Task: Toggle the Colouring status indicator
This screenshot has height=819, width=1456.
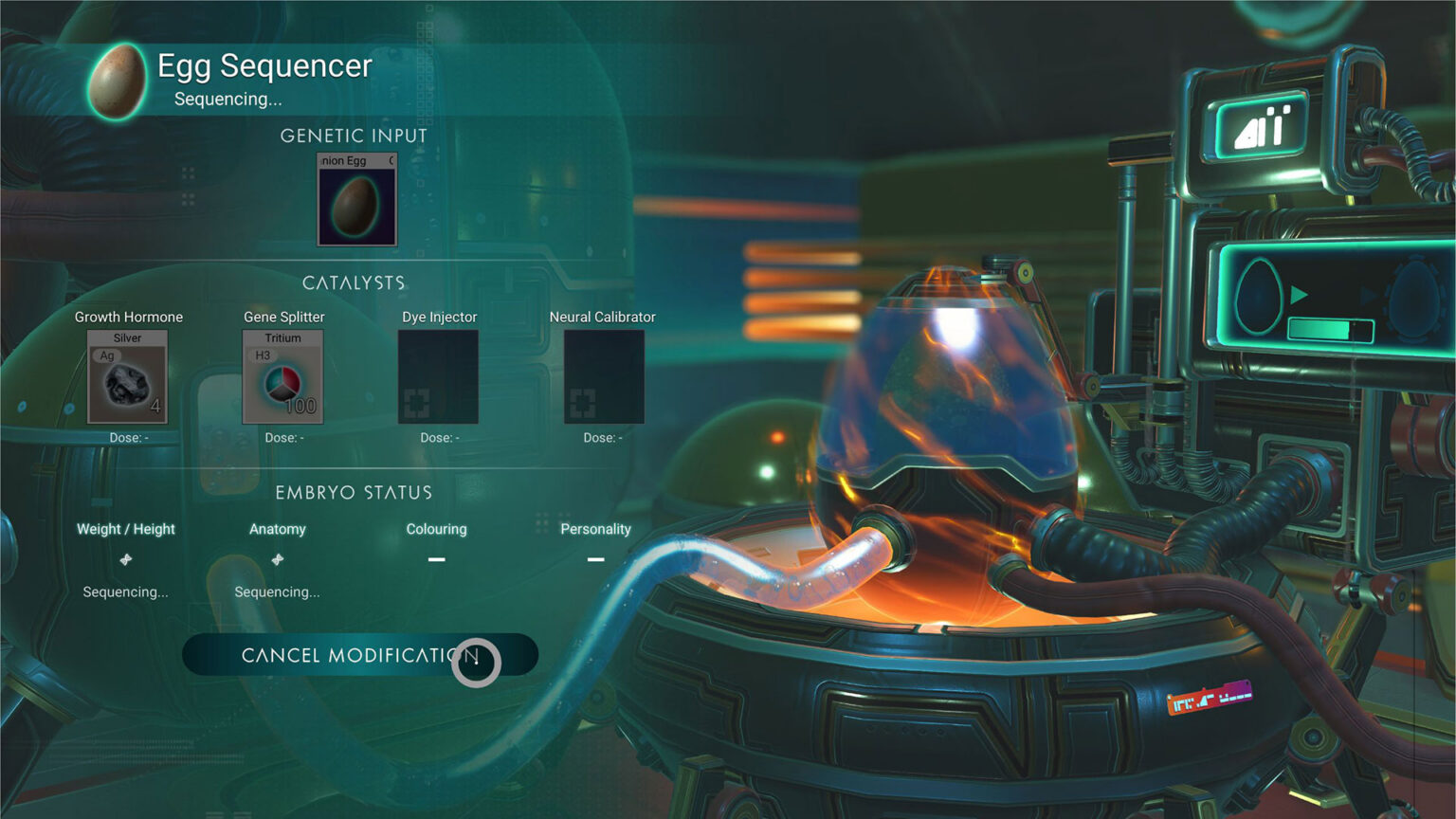Action: 436,559
